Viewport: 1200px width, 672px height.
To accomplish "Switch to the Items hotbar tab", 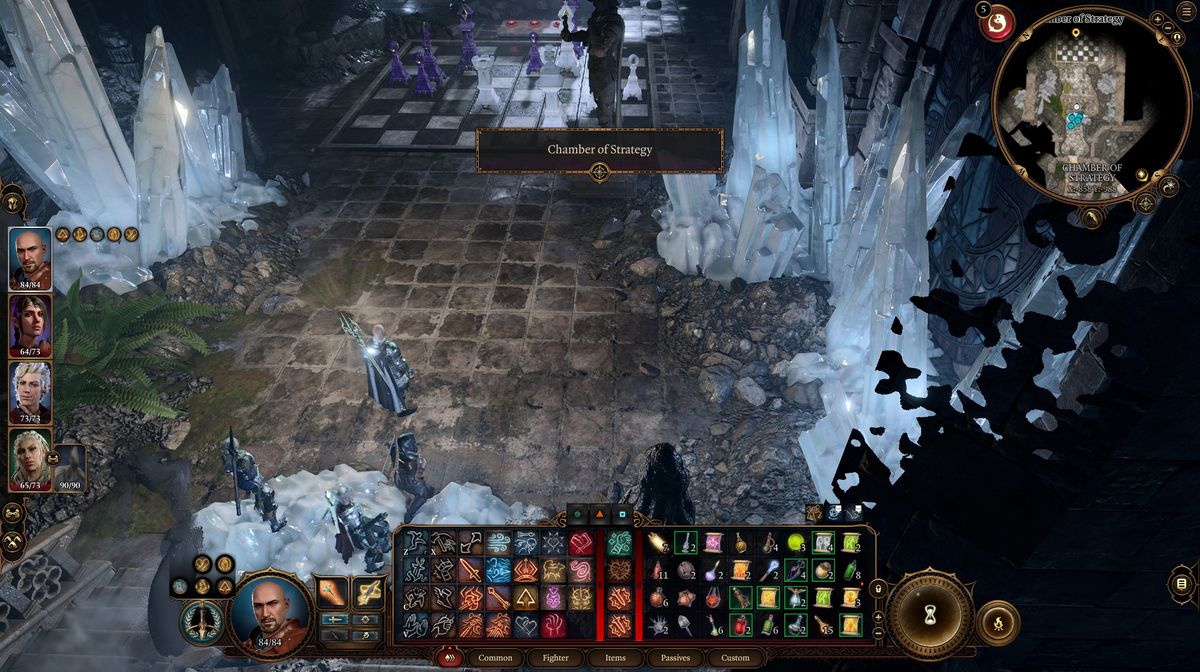I will coord(615,658).
